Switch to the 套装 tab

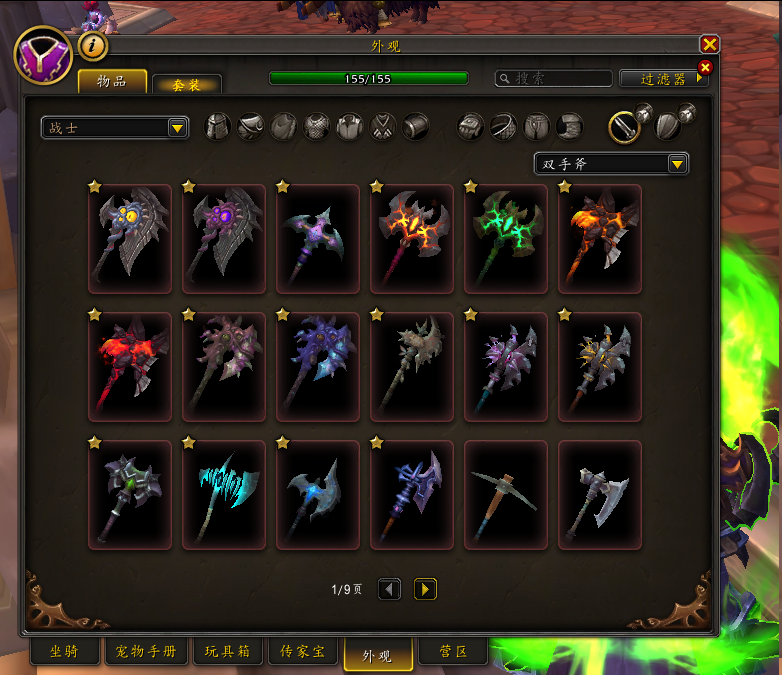tap(187, 85)
